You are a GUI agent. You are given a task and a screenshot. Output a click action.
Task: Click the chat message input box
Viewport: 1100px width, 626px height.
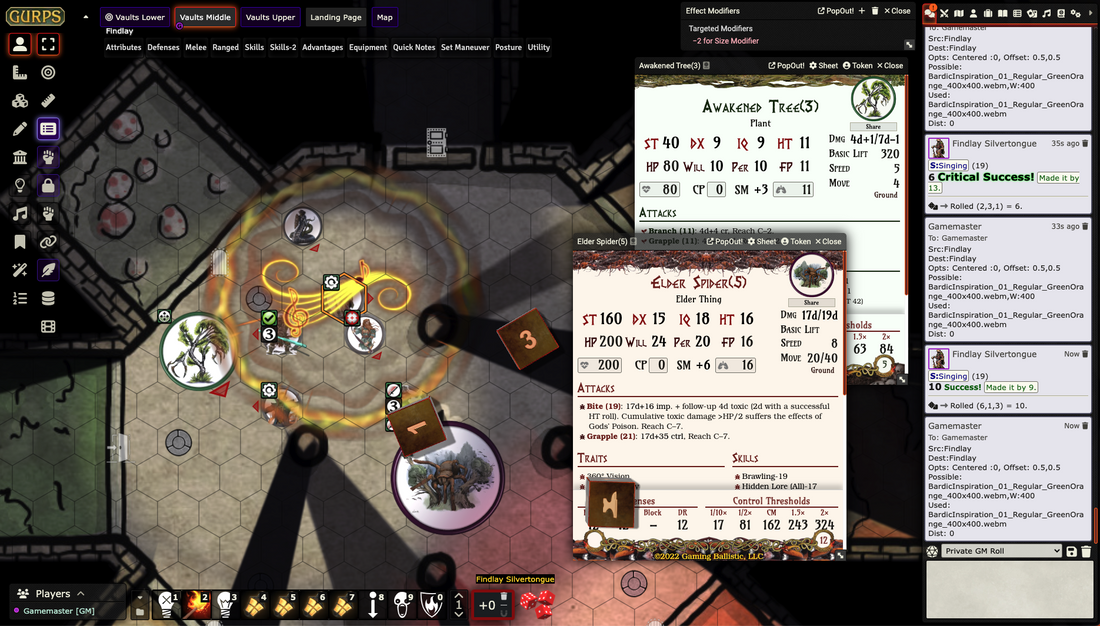click(1009, 590)
